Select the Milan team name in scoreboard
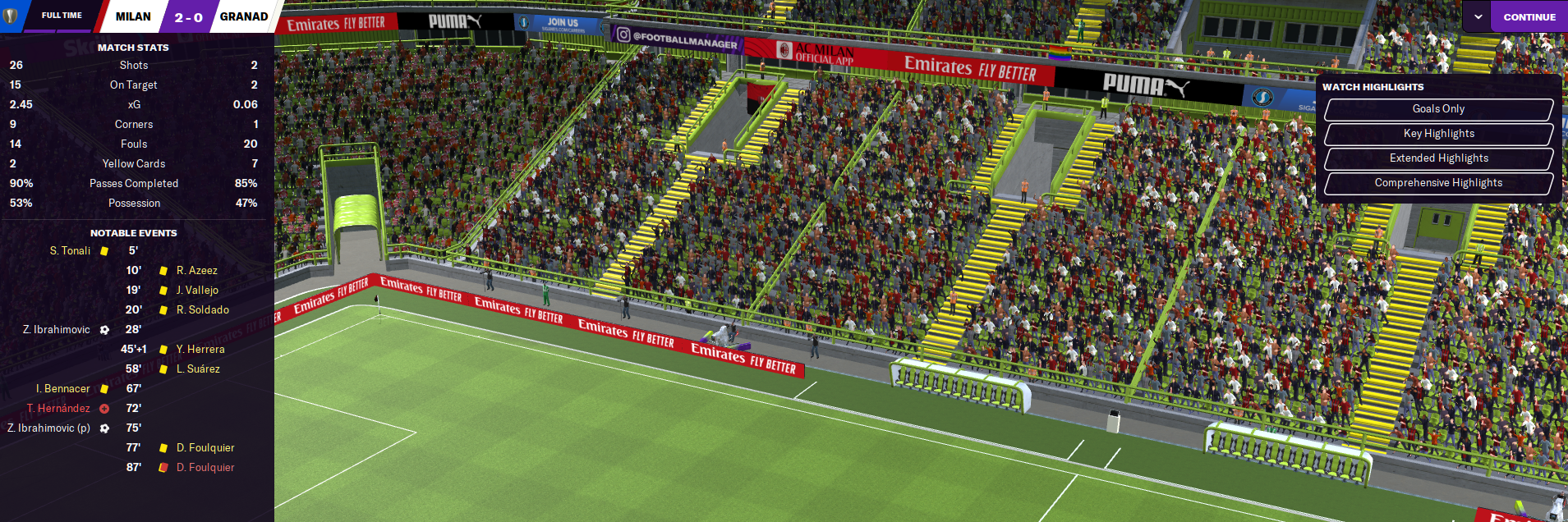 coord(133,16)
